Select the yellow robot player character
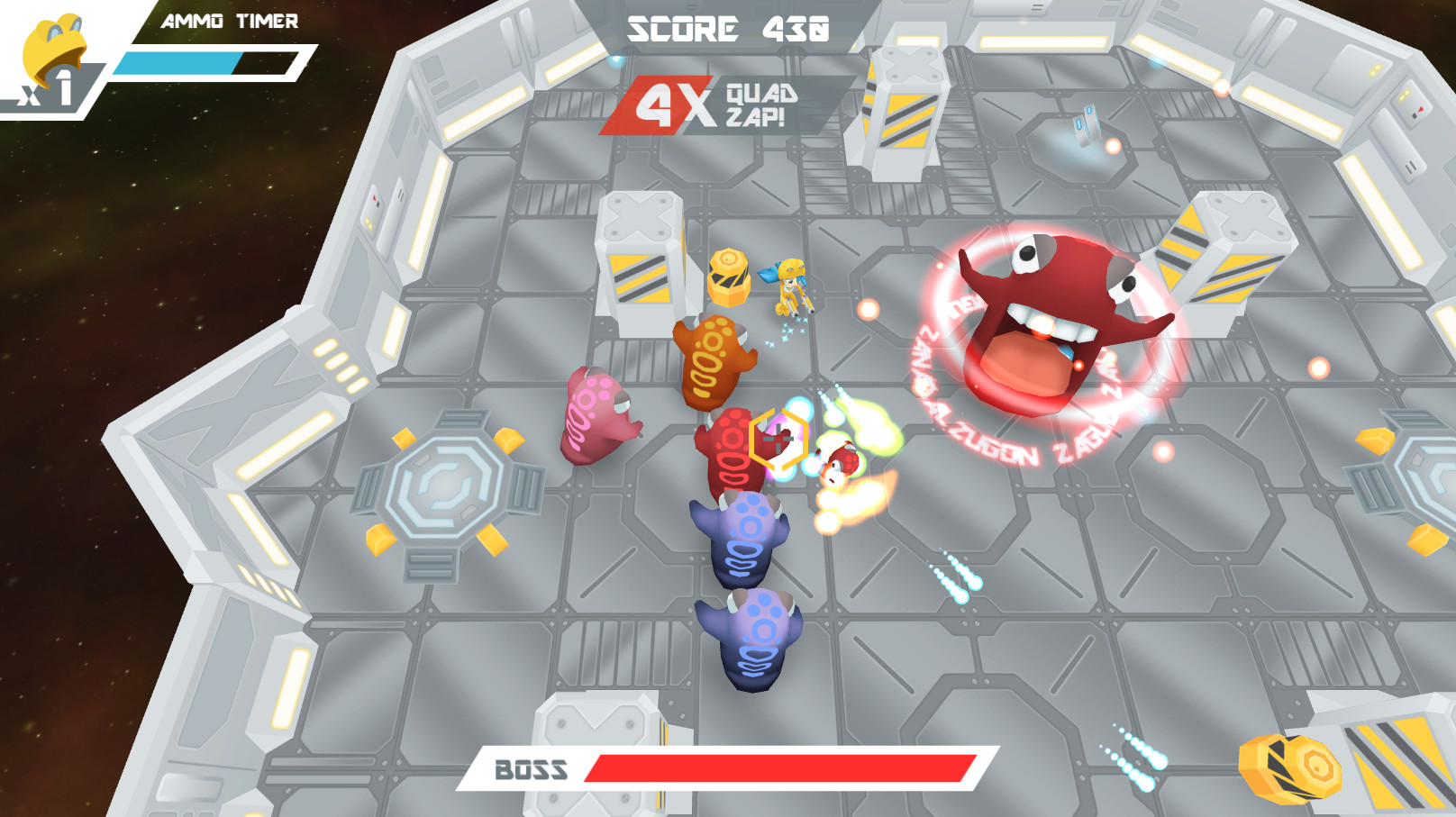The image size is (1456, 817). coord(790,288)
